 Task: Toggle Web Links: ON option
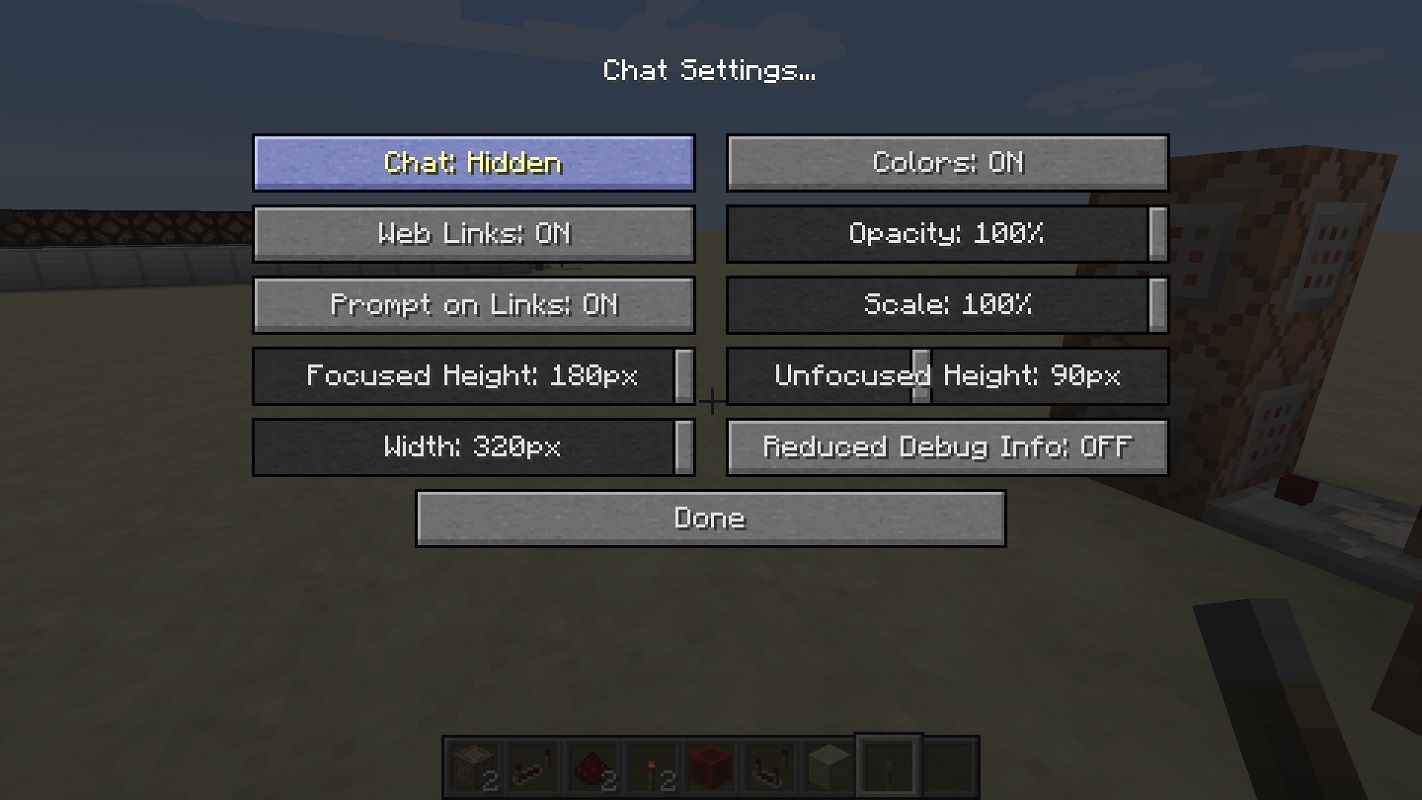point(473,234)
